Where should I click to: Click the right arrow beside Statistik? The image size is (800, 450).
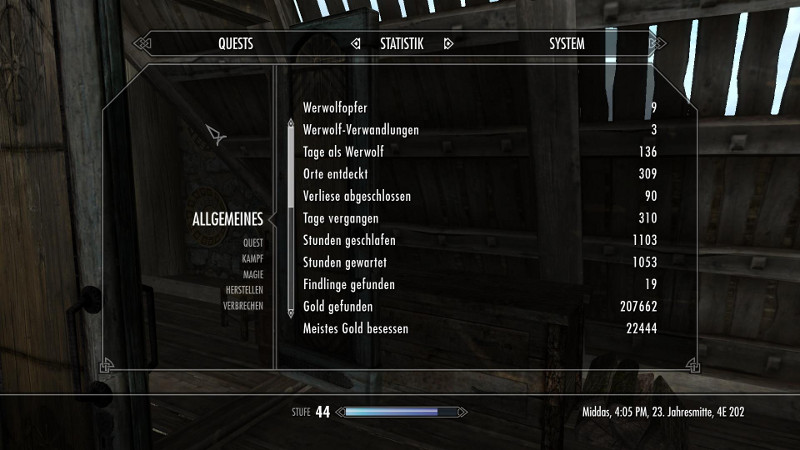tap(448, 44)
